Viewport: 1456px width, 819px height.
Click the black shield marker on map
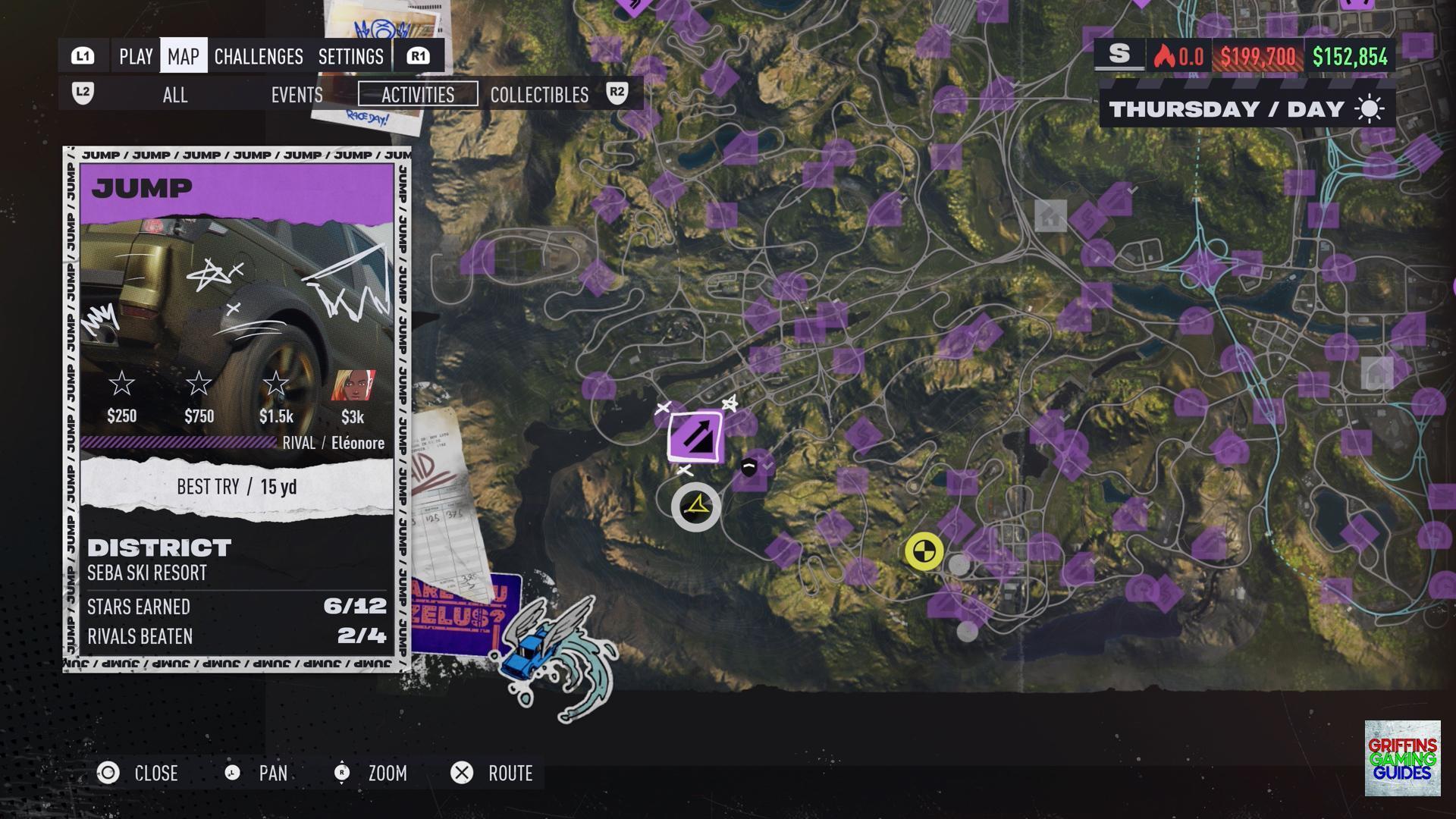(x=749, y=467)
